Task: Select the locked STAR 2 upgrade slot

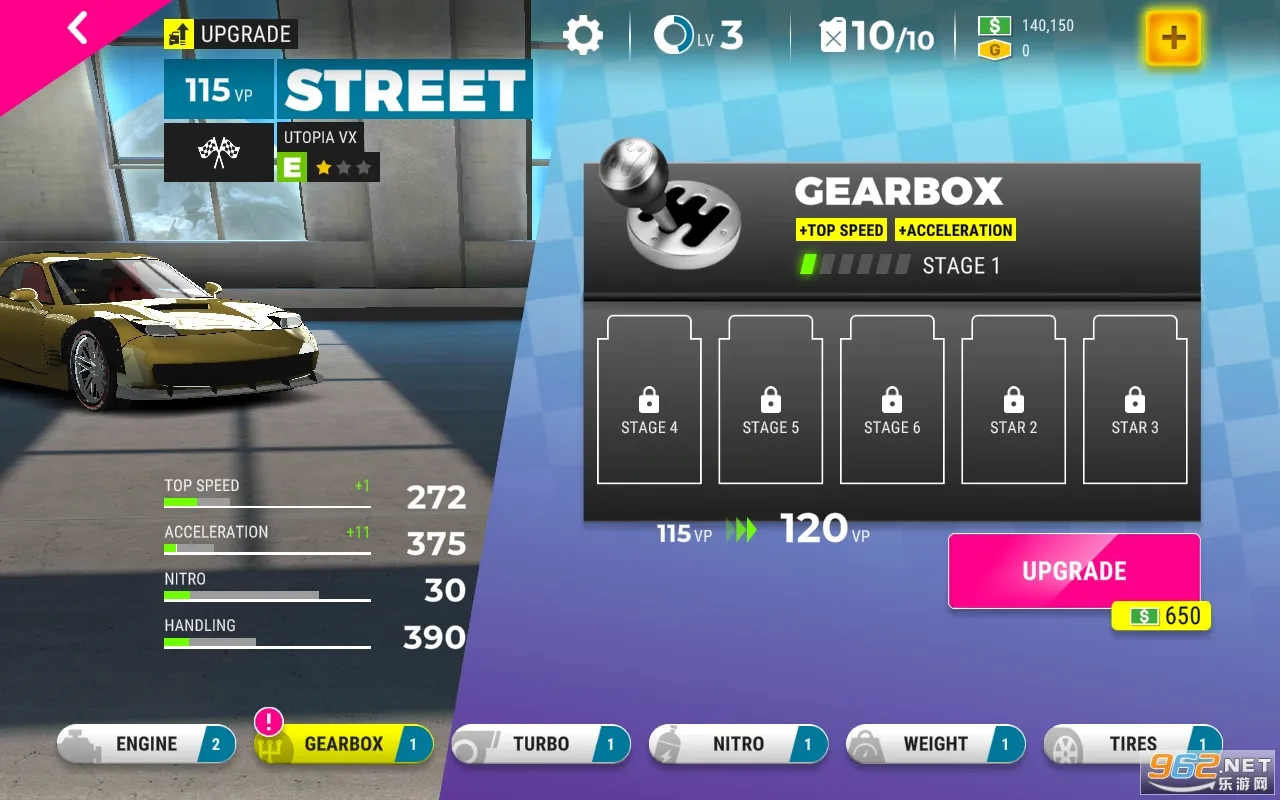Action: 1013,398
